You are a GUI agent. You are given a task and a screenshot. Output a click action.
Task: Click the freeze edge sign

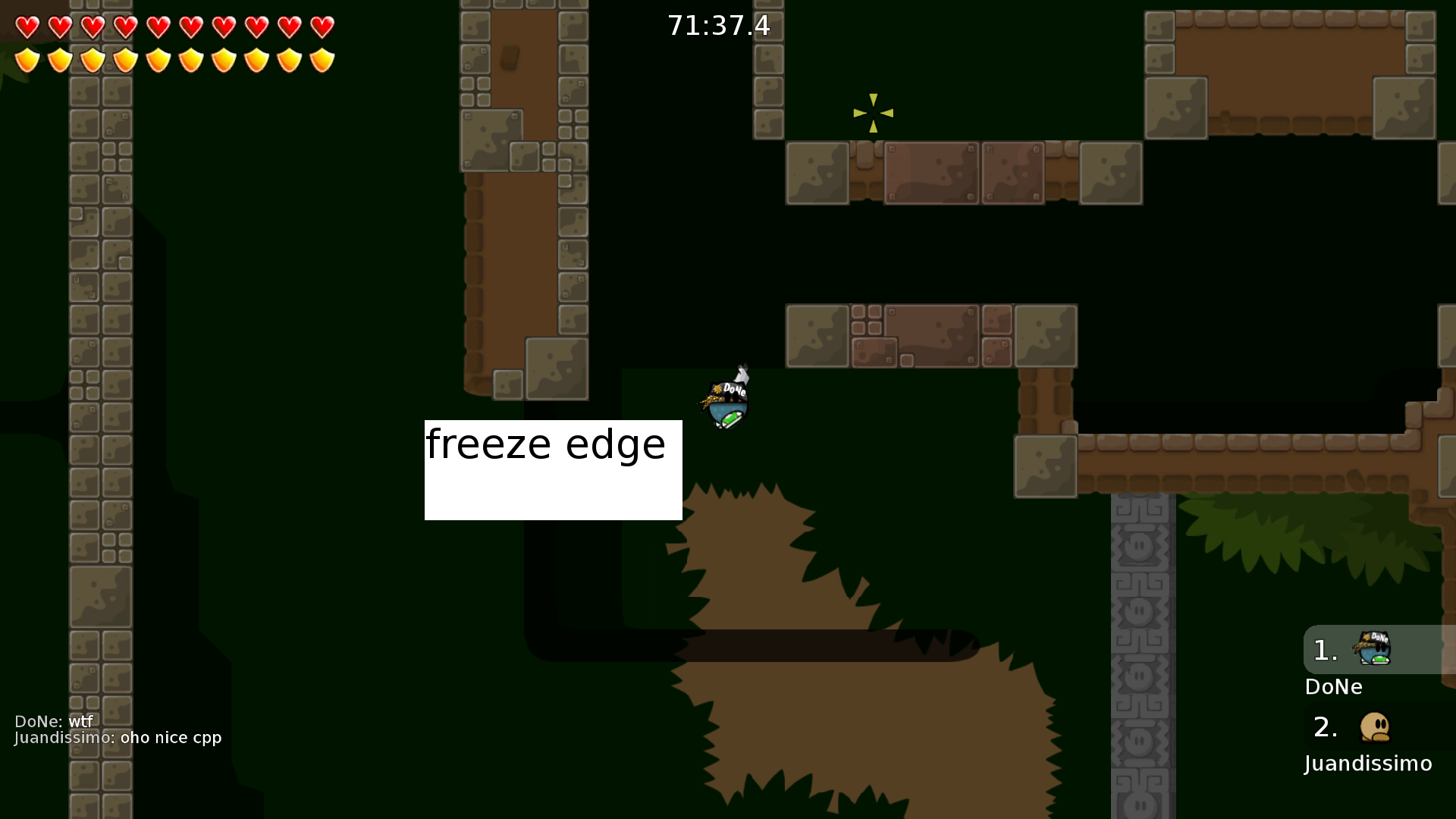point(553,469)
